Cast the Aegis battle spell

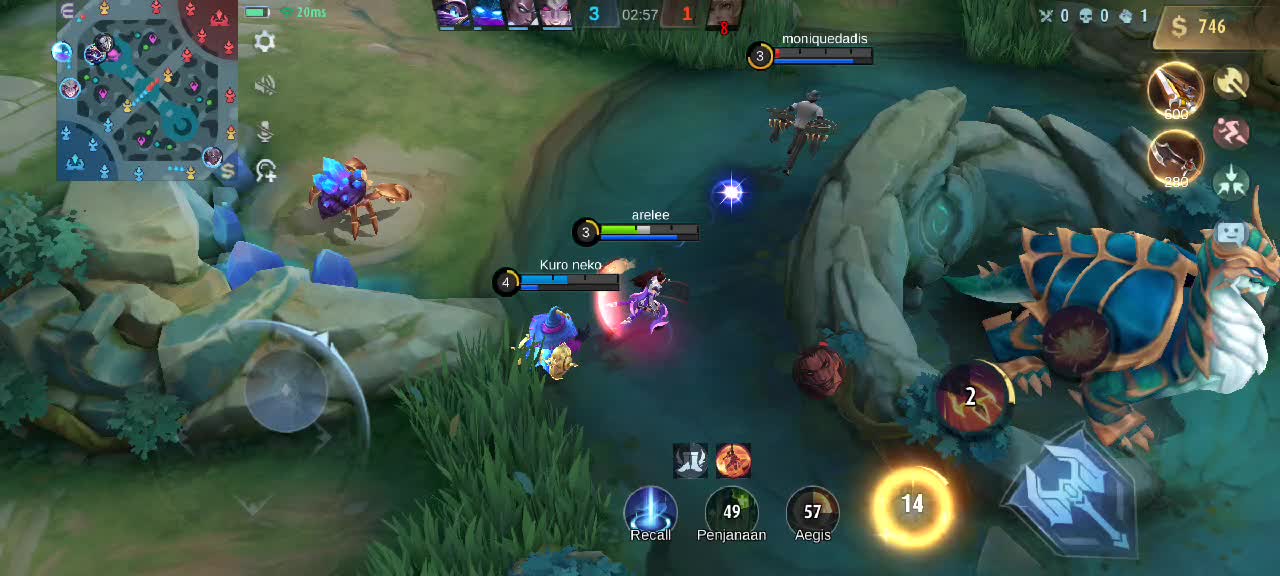tap(812, 512)
